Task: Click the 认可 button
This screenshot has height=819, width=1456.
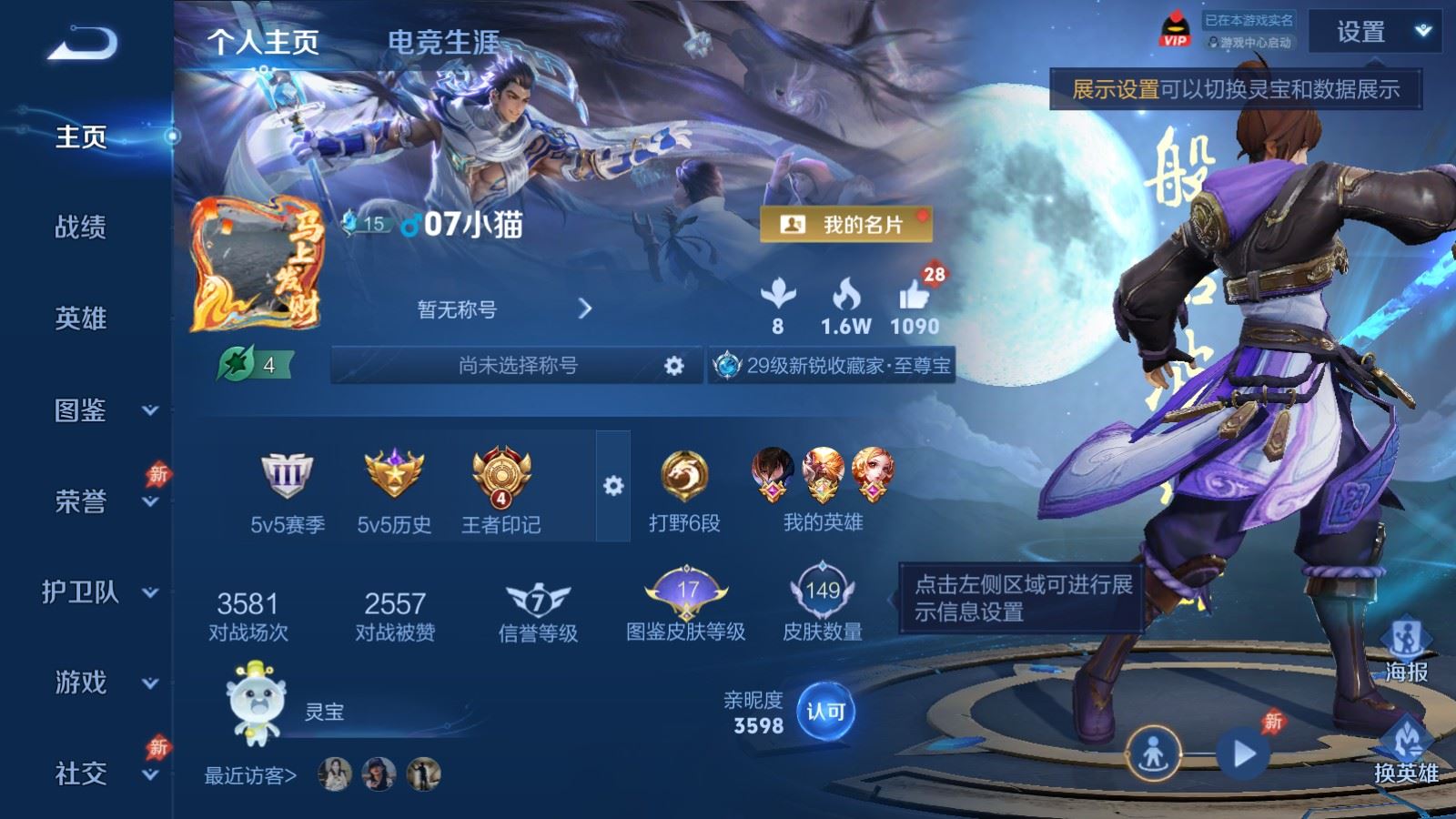Action: [x=825, y=712]
